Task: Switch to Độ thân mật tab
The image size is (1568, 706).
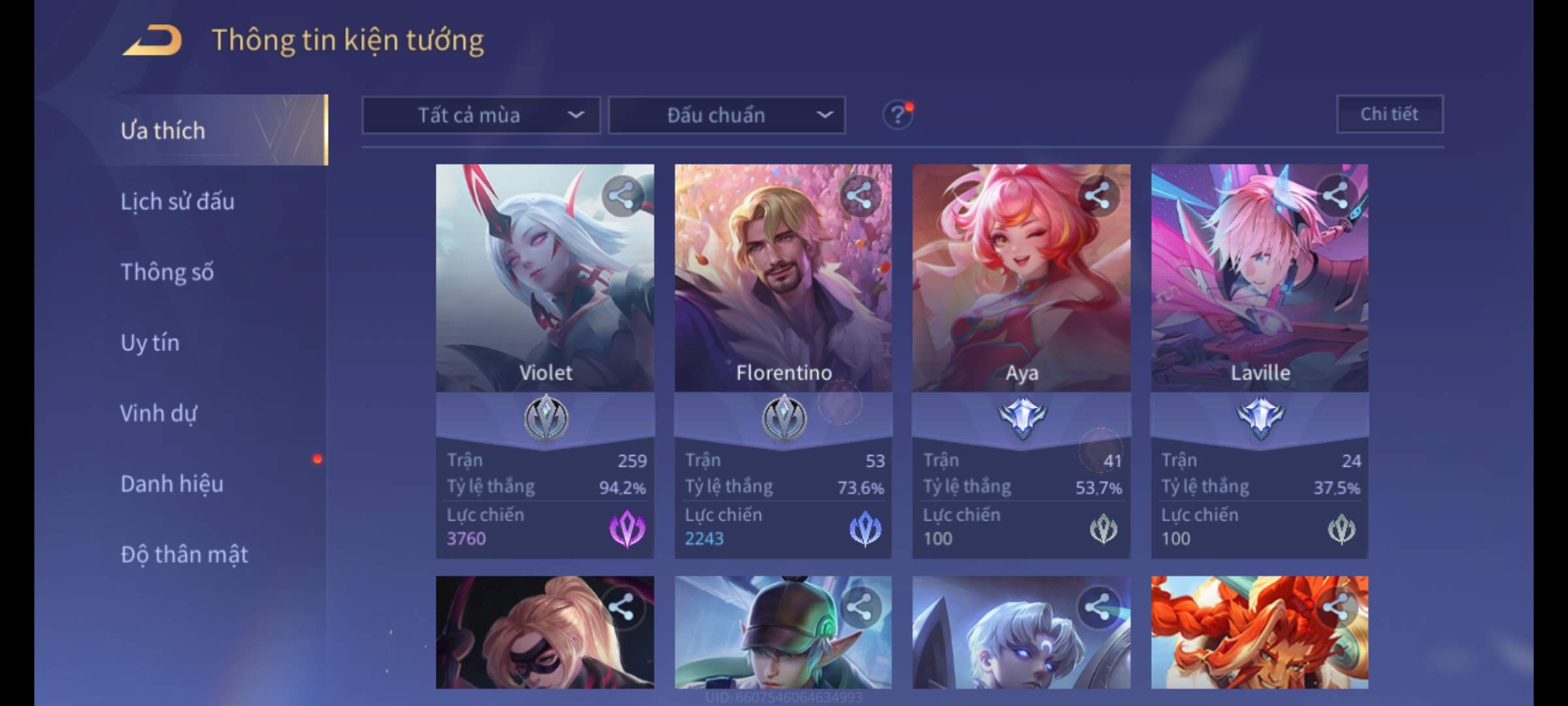Action: coord(184,554)
